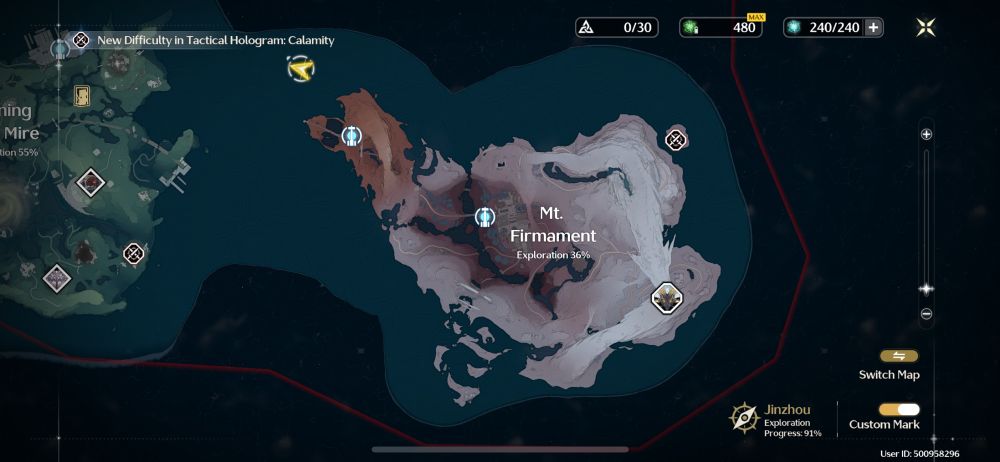Open the 0/30 triangle counter
Viewport: 1000px width, 462px height.
[617, 28]
